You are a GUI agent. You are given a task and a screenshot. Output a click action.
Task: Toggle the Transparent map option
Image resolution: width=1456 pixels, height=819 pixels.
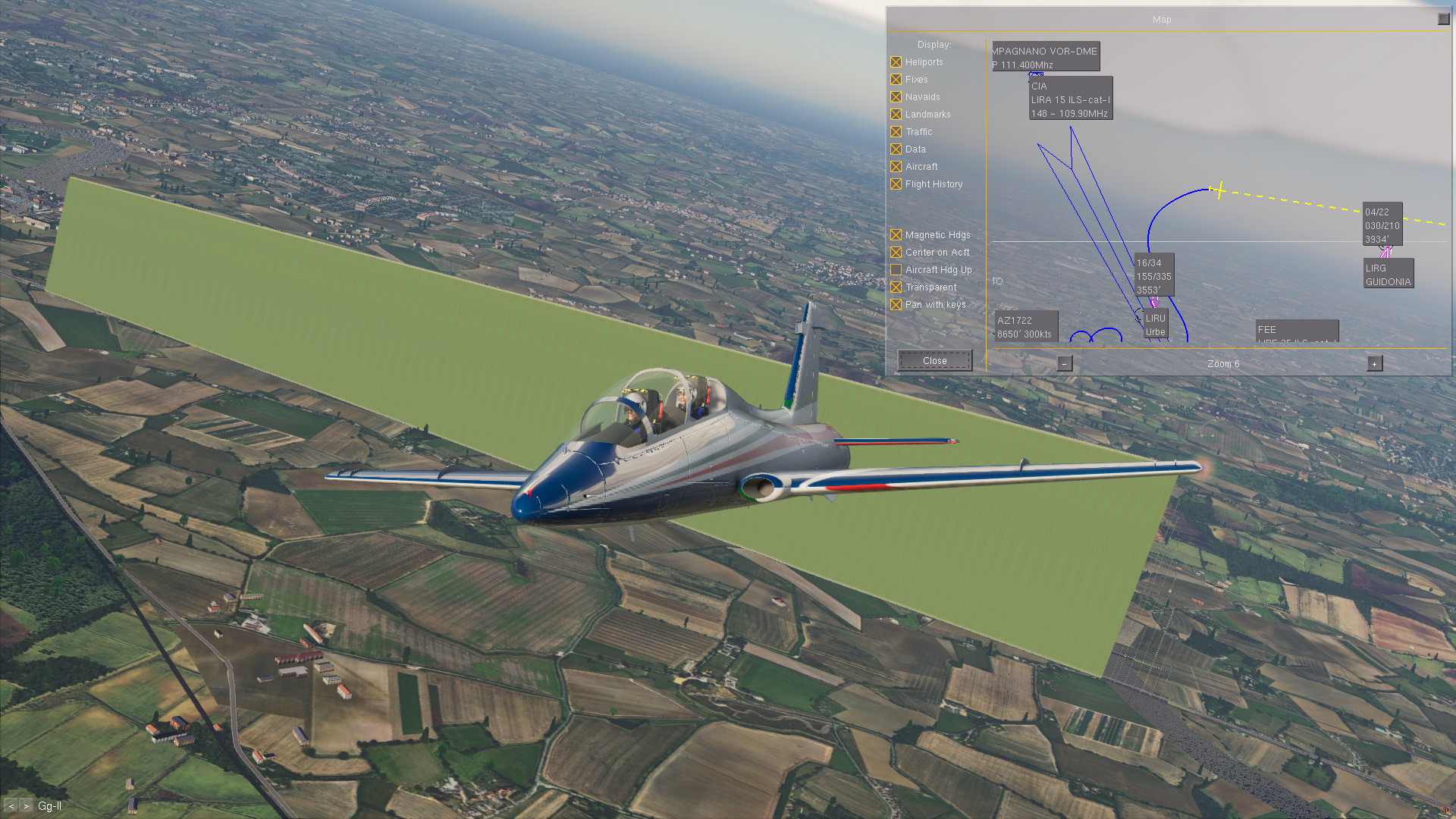896,287
